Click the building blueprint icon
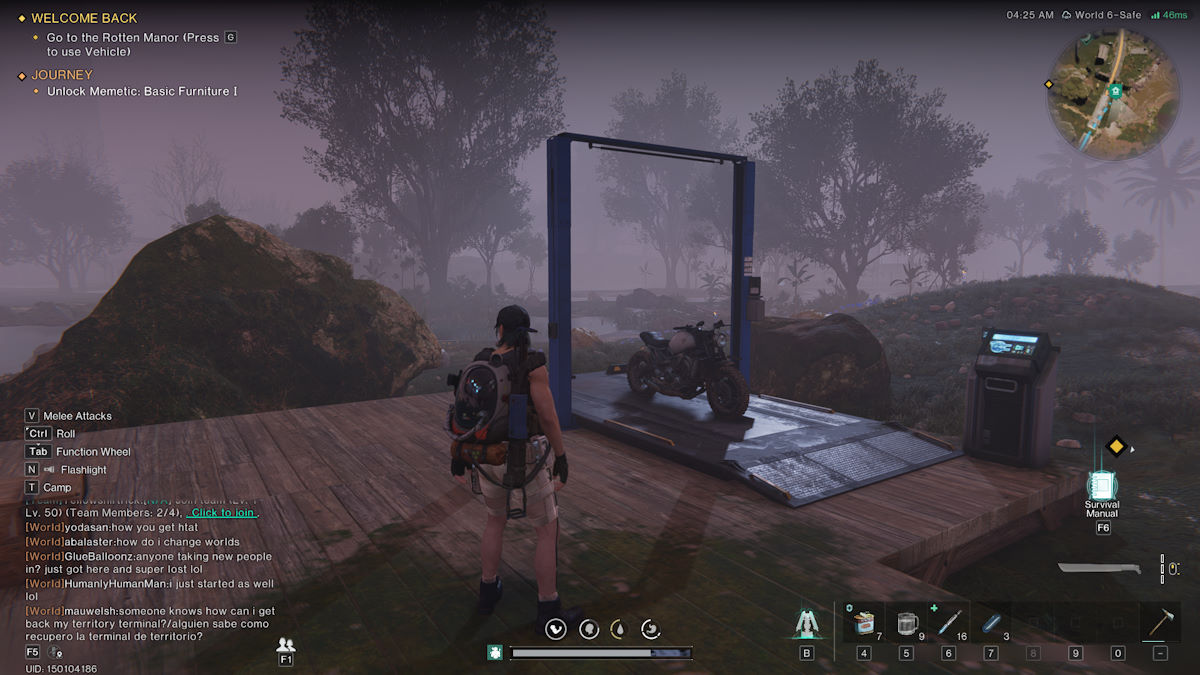This screenshot has height=675, width=1200. click(806, 623)
